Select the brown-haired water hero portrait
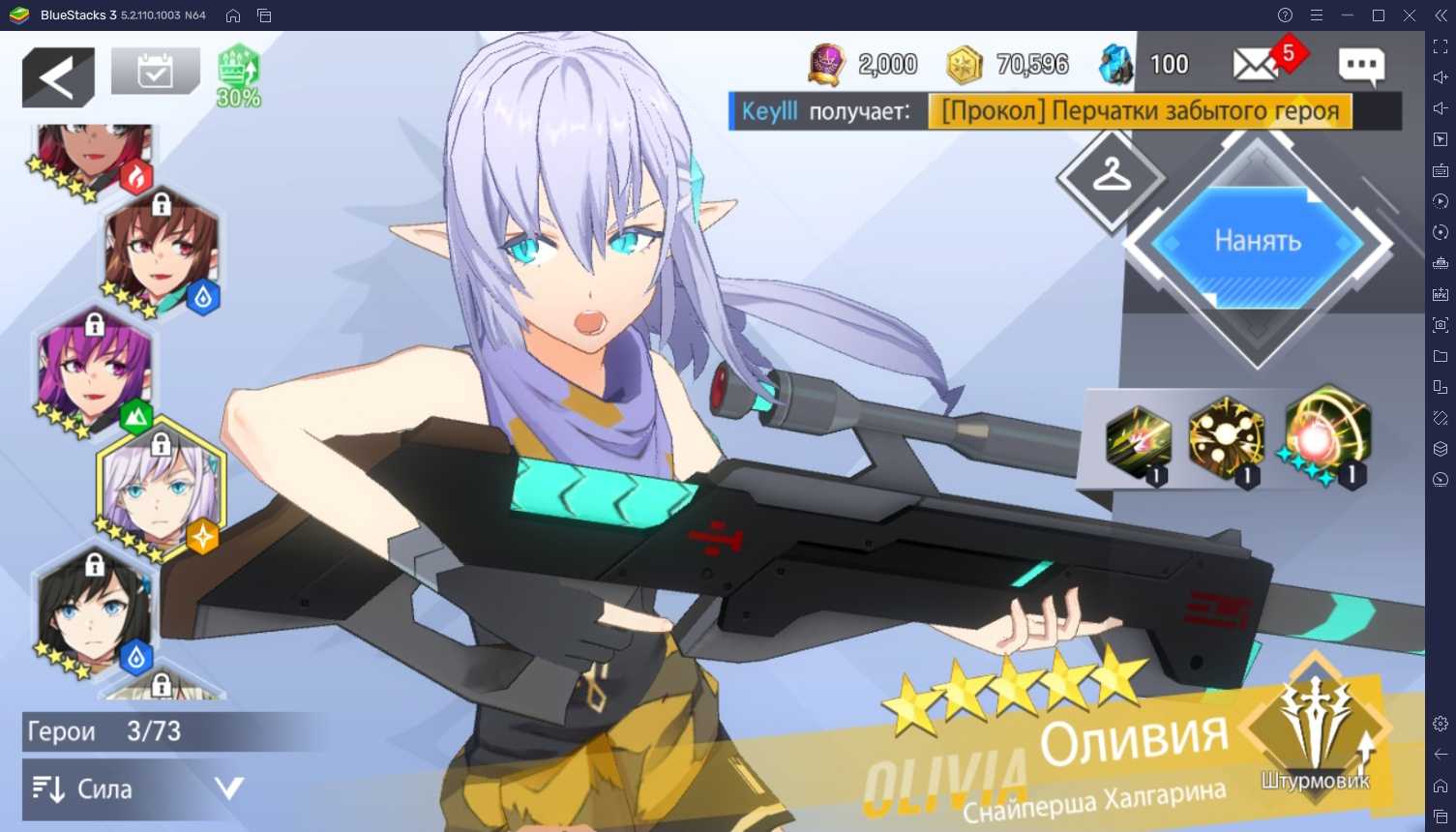This screenshot has height=832, width=1456. 163,253
